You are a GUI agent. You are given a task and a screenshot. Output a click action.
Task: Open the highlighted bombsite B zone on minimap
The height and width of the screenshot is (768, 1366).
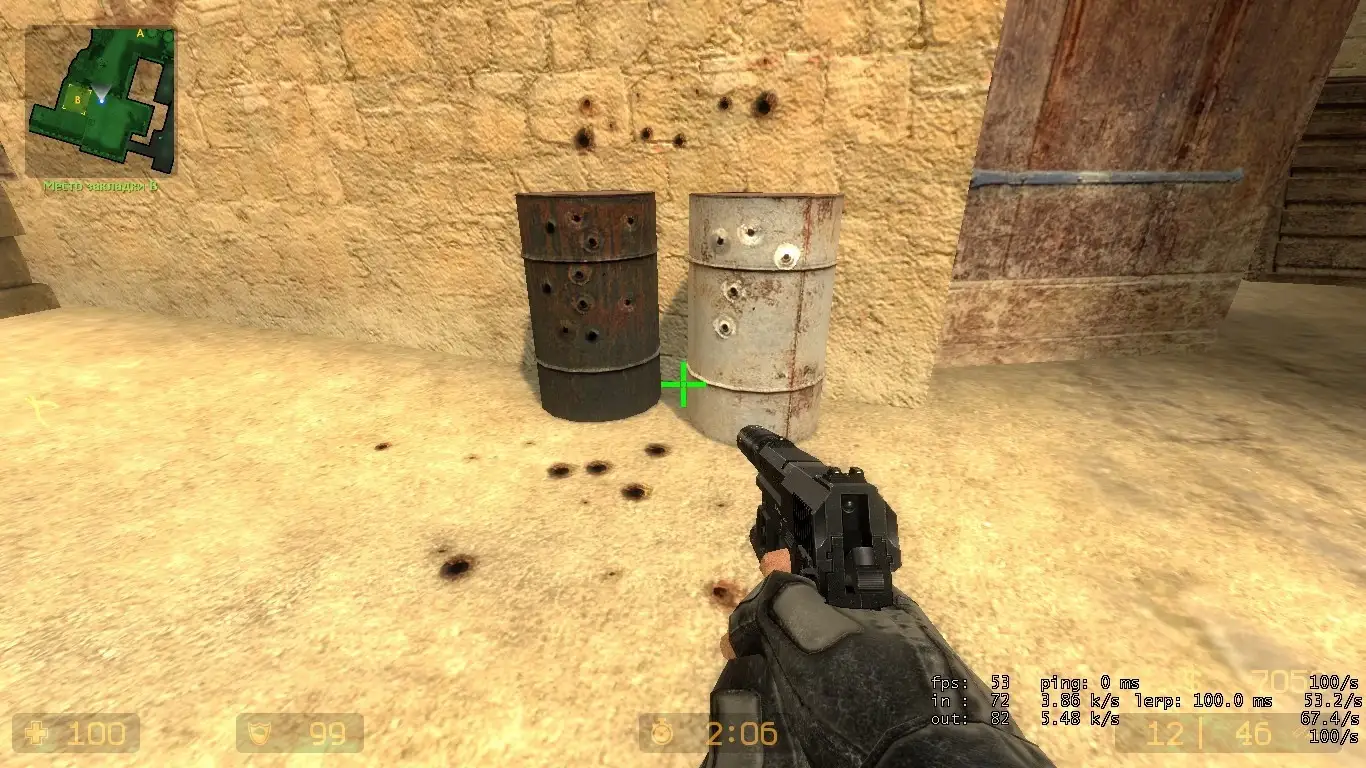77,100
